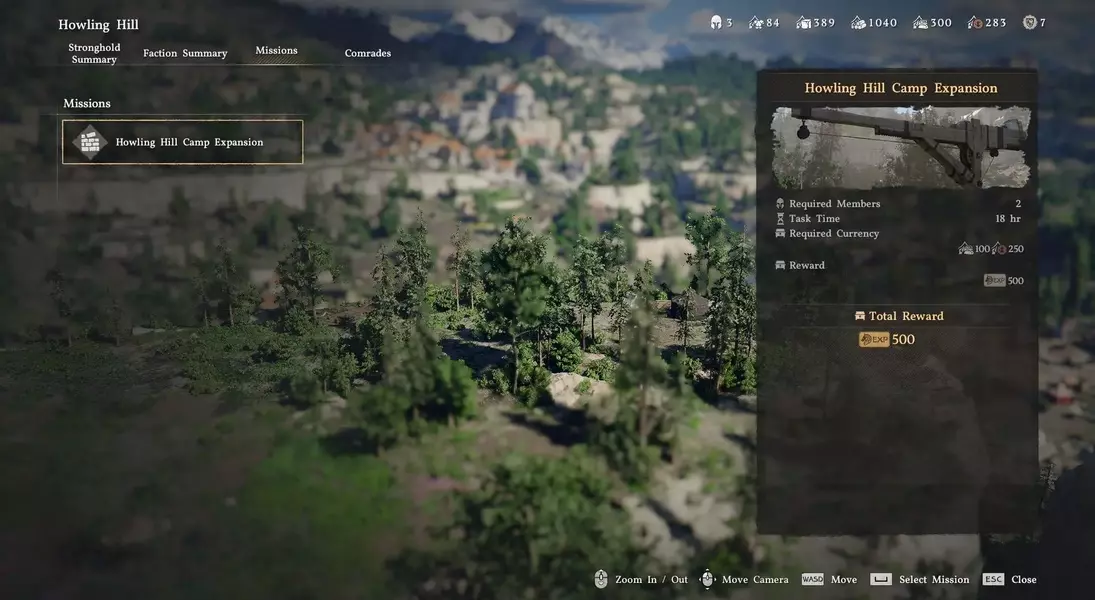The height and width of the screenshot is (600, 1095).
Task: Click the camp expansion crane thumbnail
Action: [900, 147]
